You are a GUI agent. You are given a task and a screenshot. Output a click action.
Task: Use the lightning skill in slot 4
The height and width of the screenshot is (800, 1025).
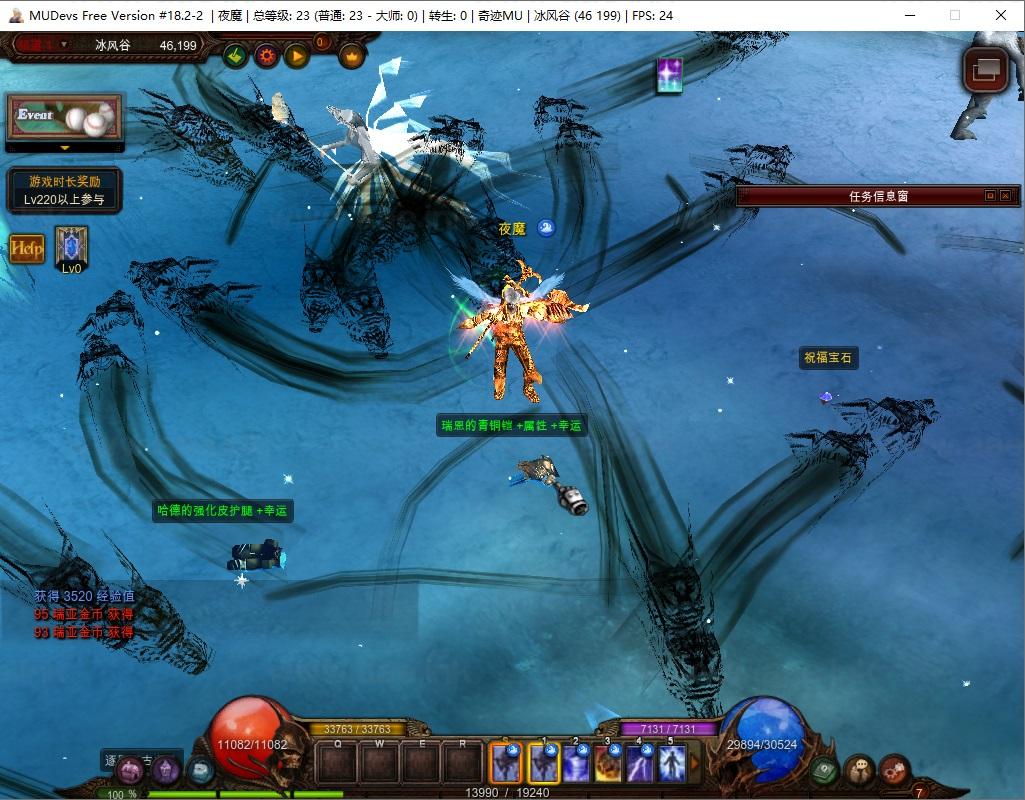pos(640,763)
